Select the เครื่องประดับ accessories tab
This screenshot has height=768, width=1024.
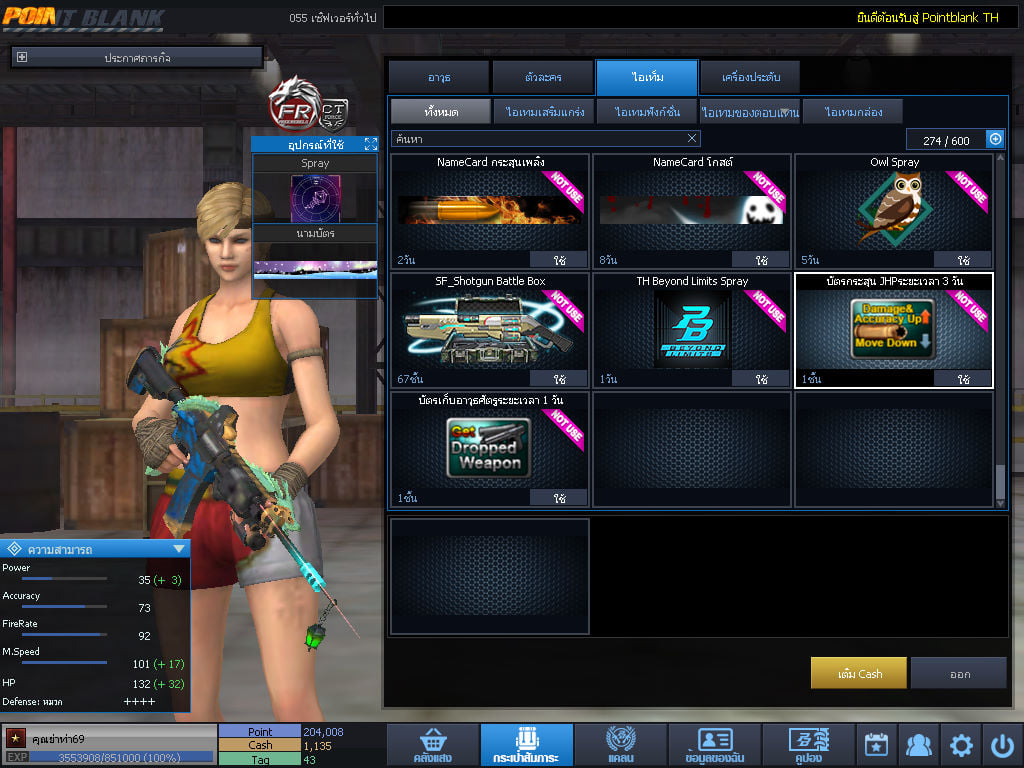(x=749, y=77)
